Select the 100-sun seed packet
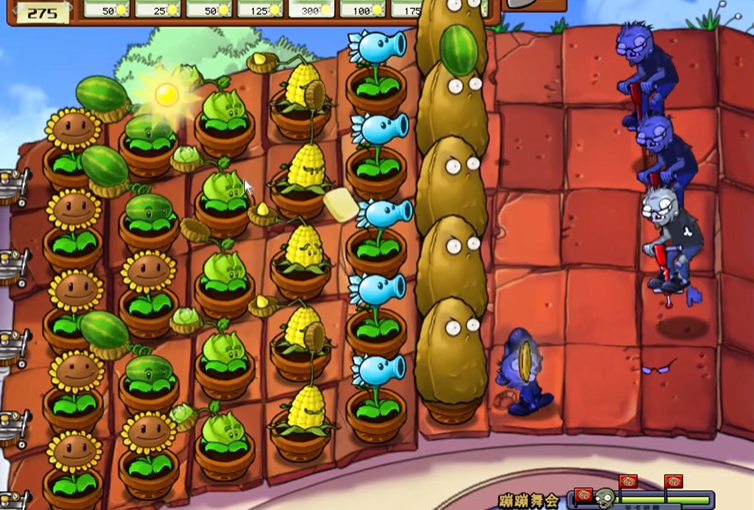The height and width of the screenshot is (510, 754). [x=362, y=9]
